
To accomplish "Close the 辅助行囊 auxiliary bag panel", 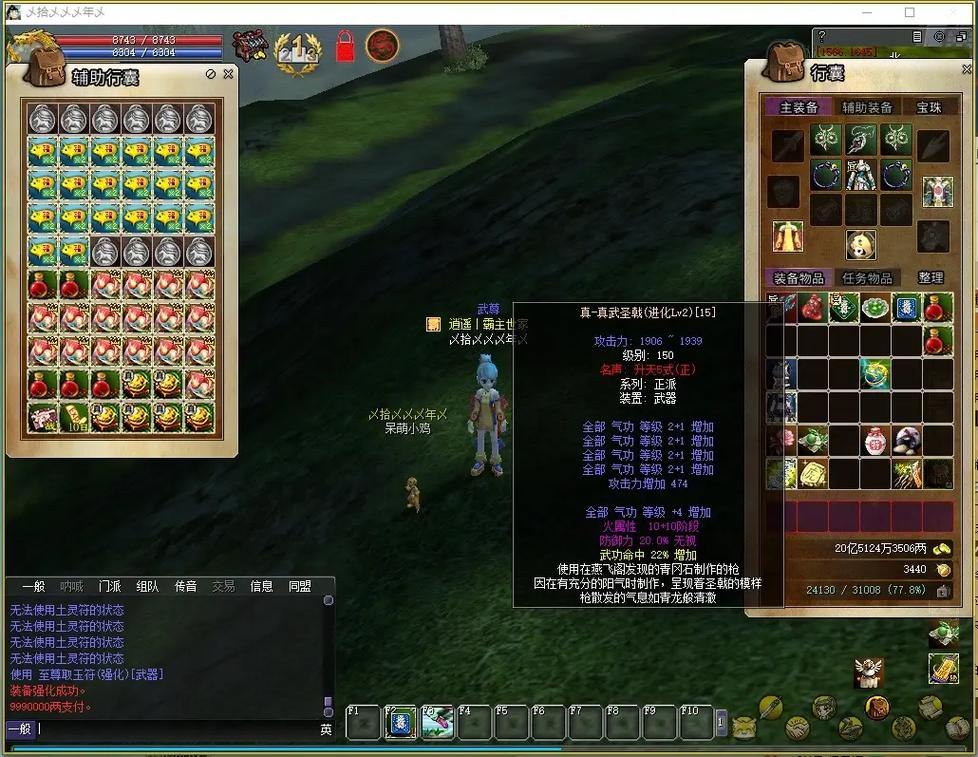I will point(228,74).
